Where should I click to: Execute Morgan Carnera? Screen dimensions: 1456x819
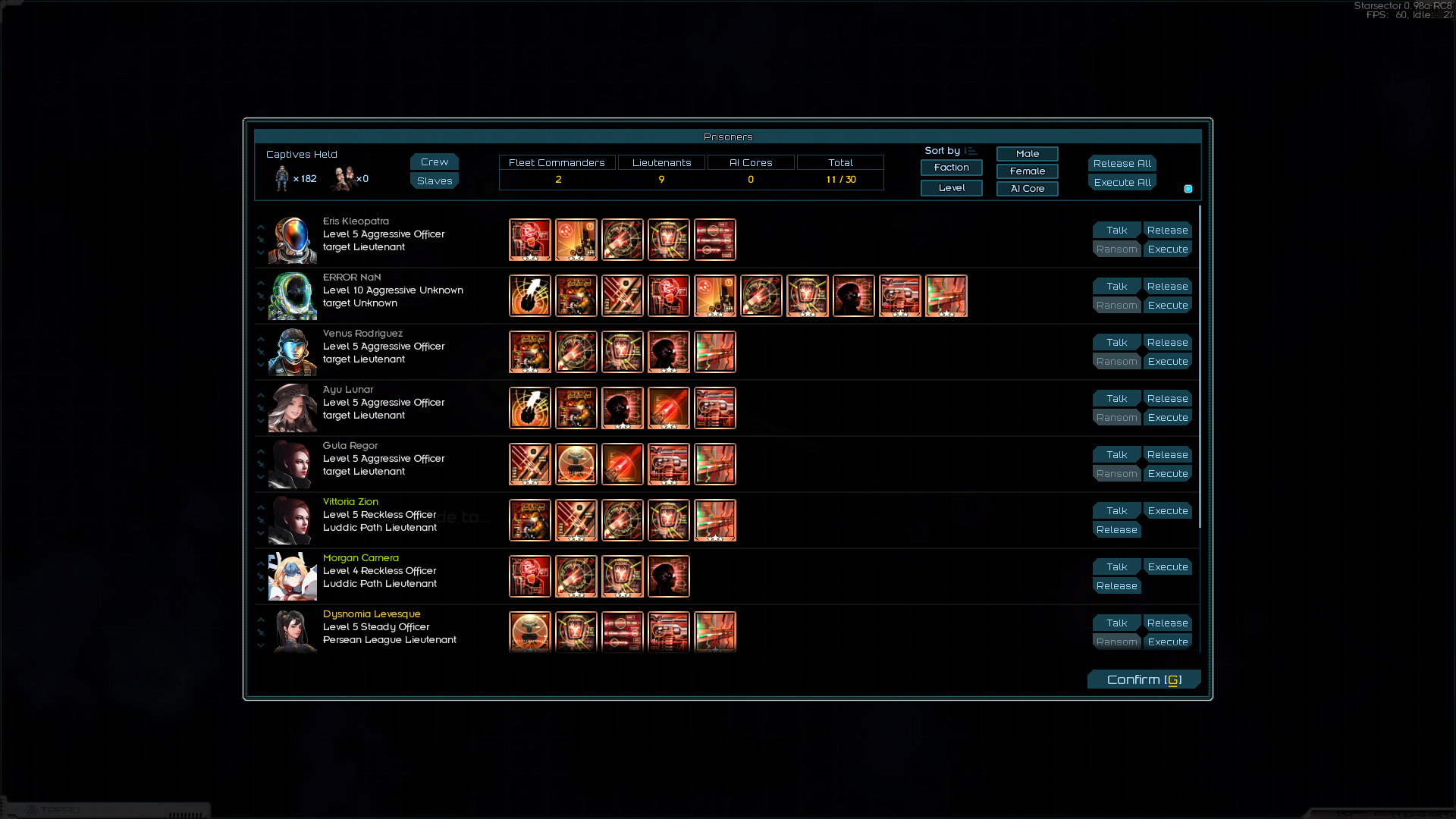[1167, 567]
